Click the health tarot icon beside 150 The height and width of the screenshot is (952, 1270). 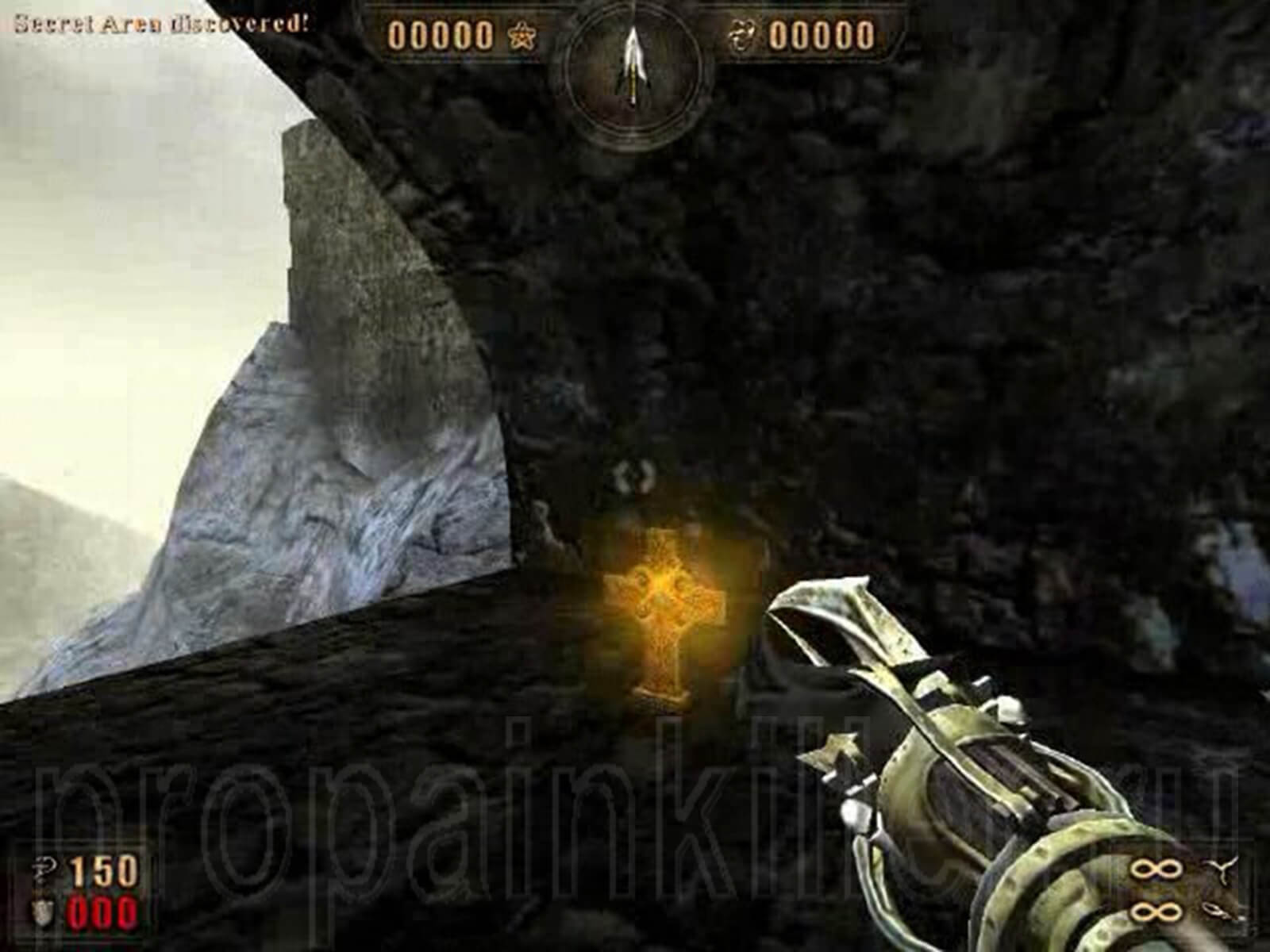(44, 866)
